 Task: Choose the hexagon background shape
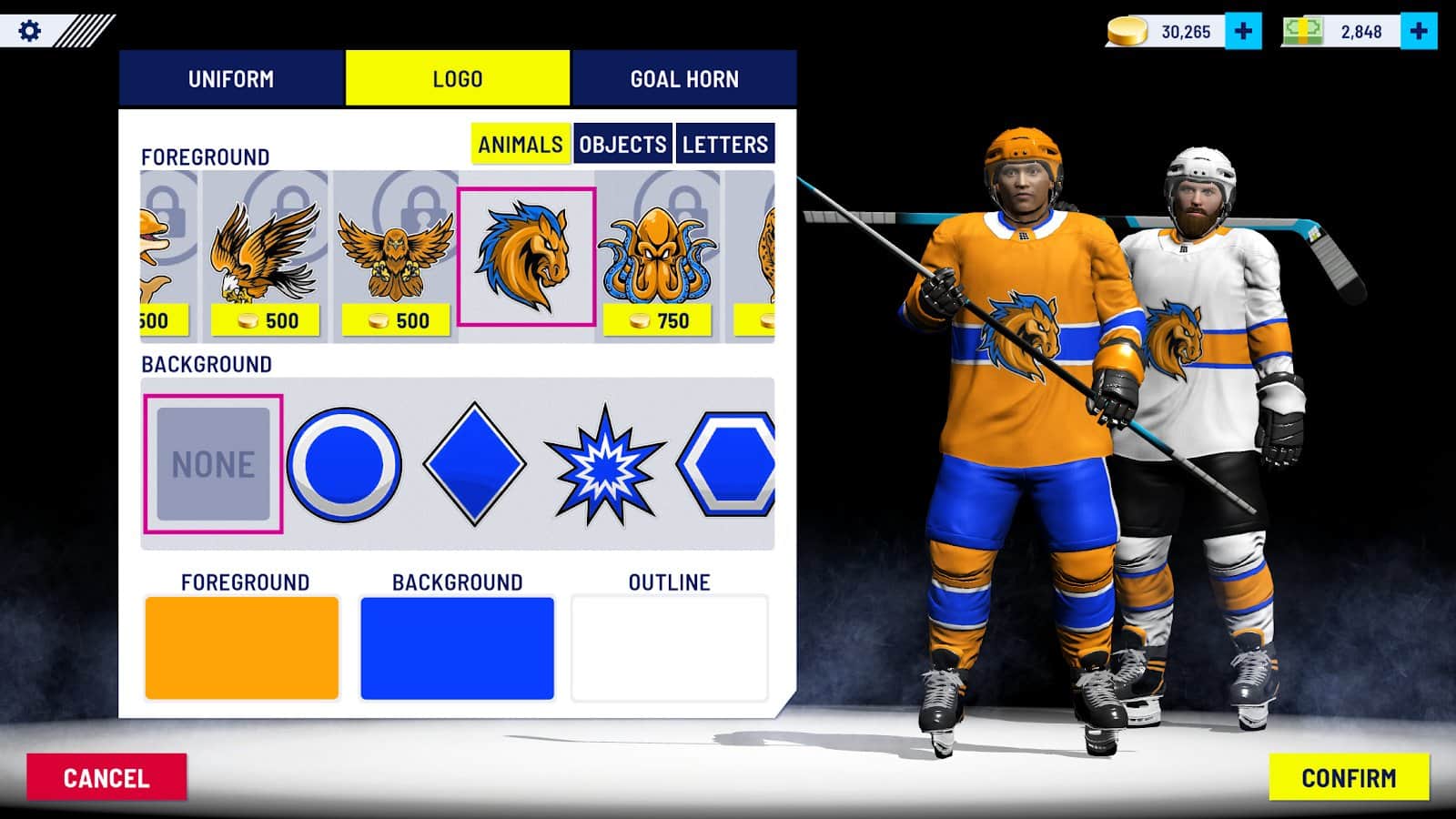[x=729, y=464]
